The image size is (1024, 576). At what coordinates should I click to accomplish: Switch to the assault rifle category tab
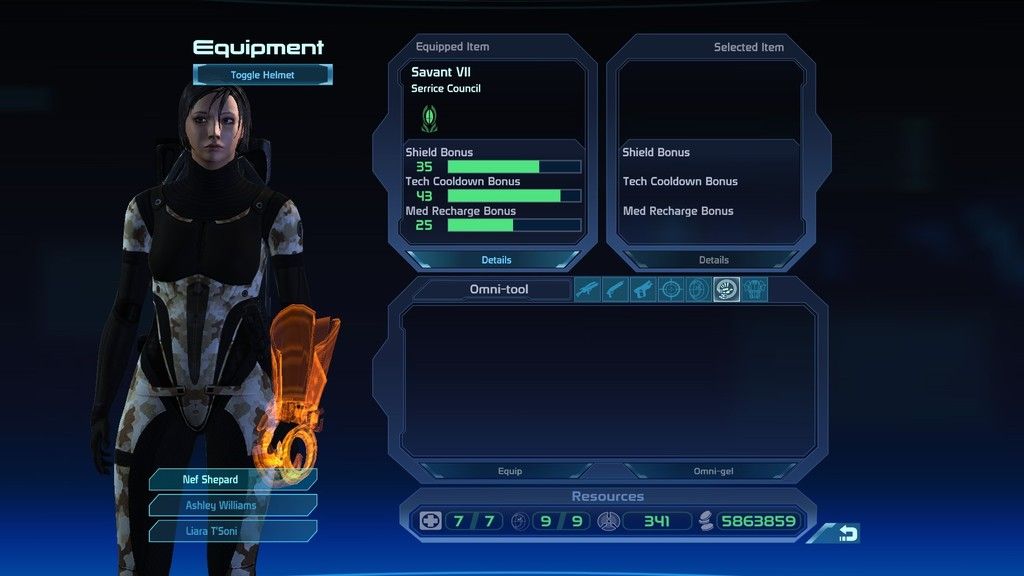point(587,290)
